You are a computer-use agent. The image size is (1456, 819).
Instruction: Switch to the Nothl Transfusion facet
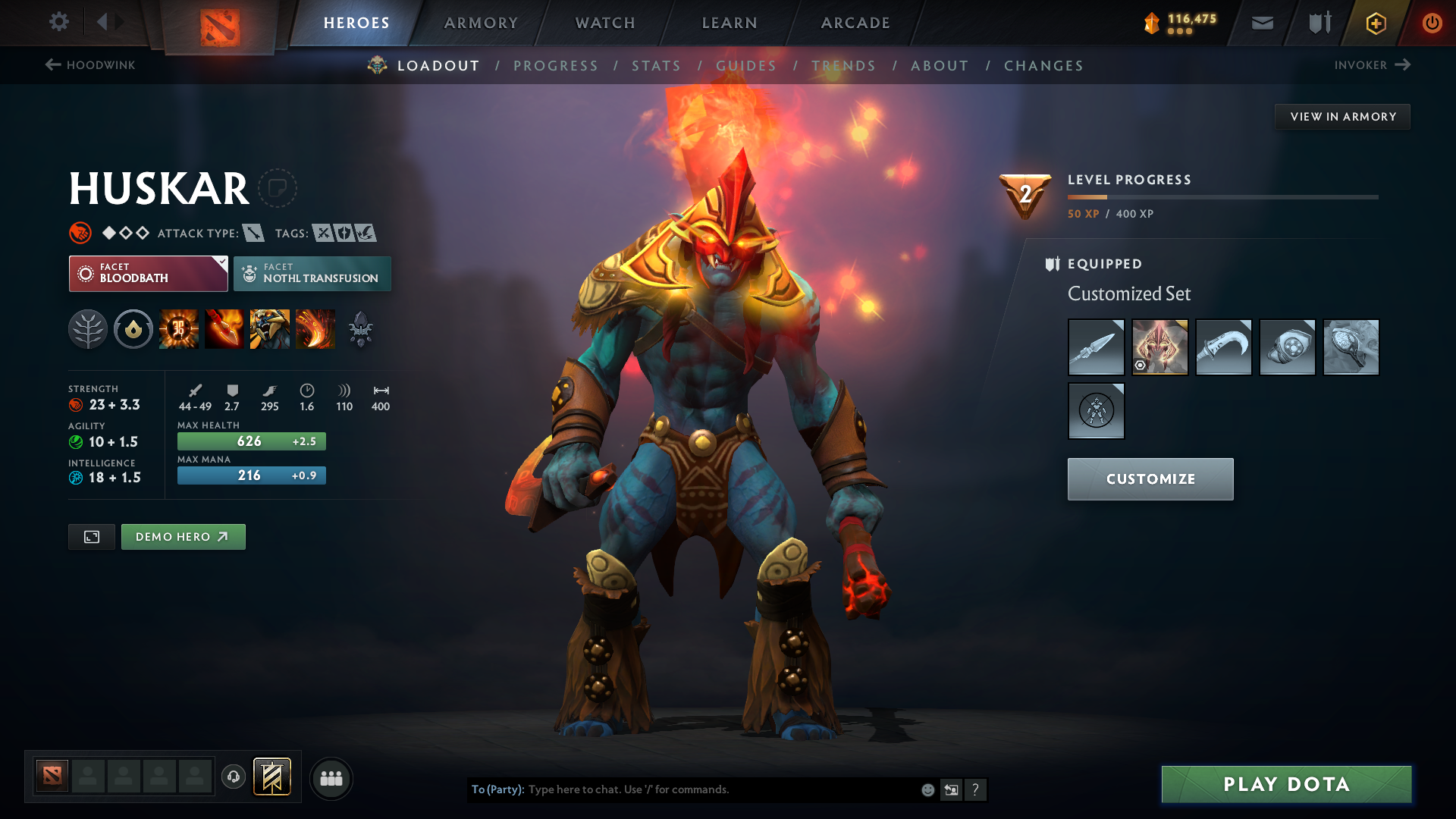tap(312, 273)
